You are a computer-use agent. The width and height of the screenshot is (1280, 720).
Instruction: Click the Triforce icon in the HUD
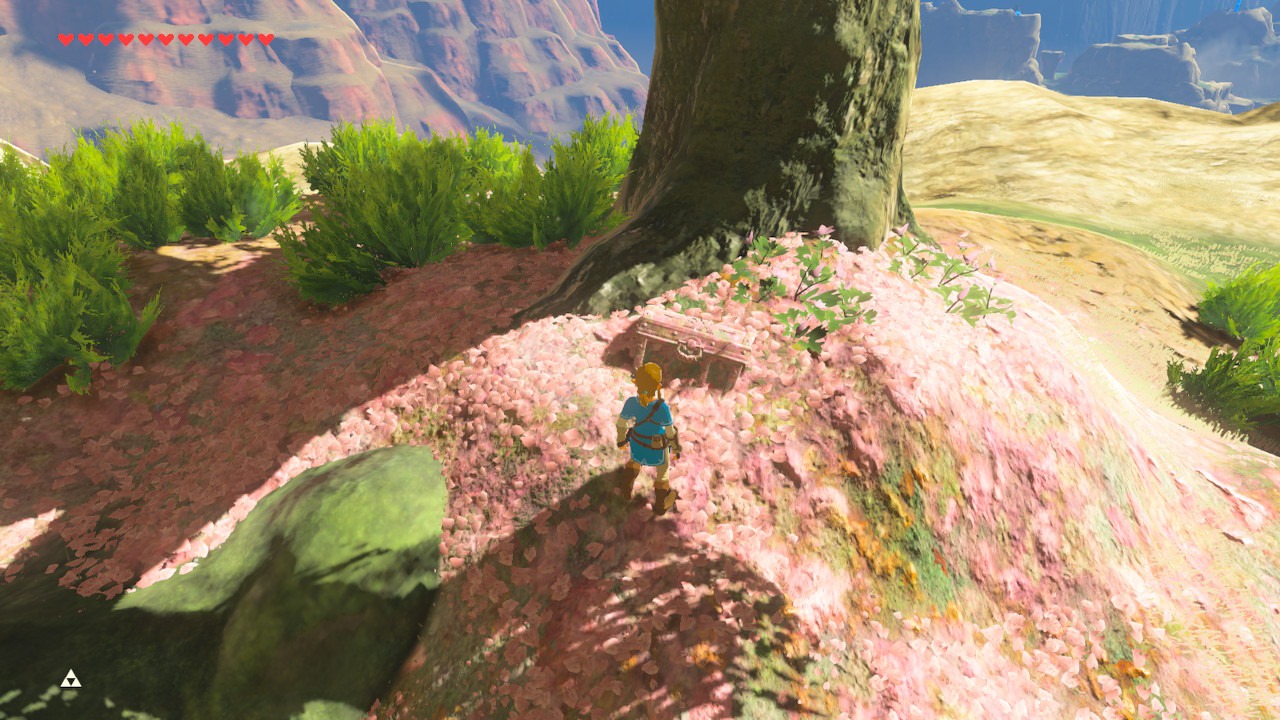(x=70, y=679)
